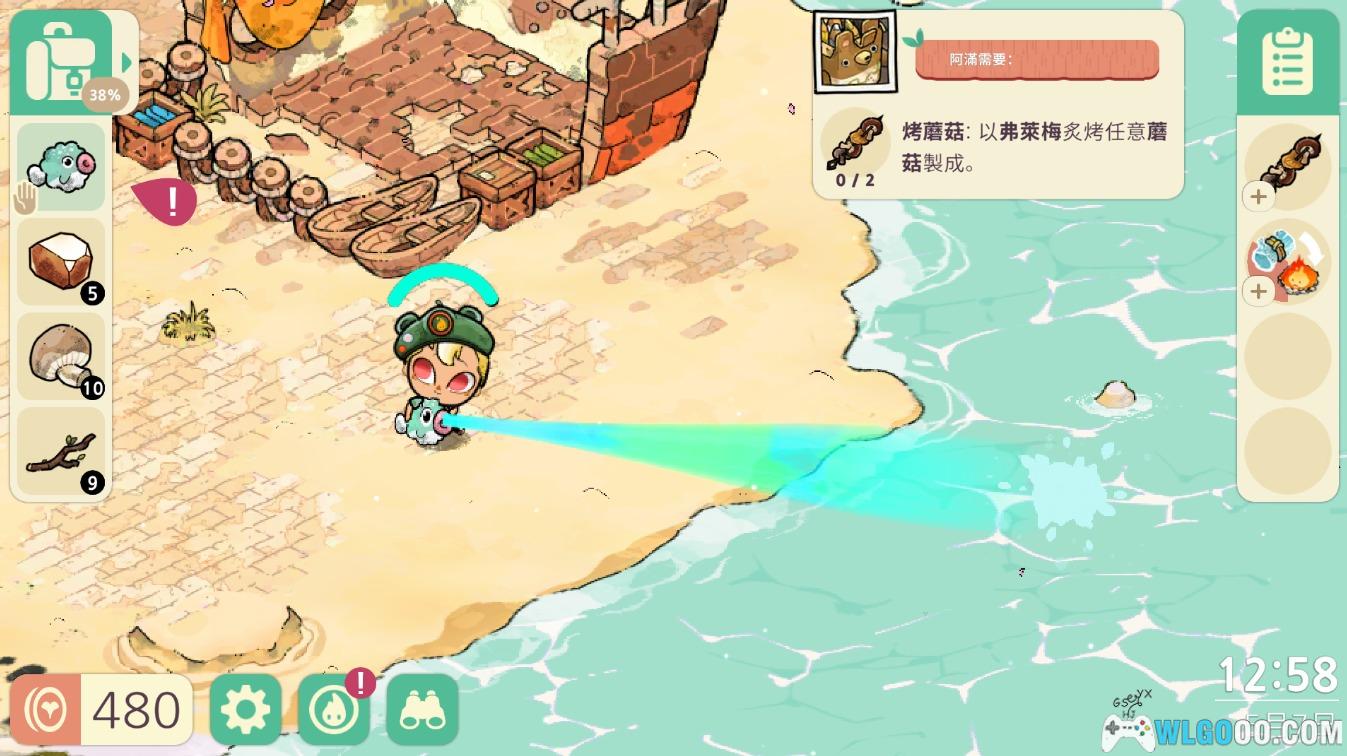Open the clipboard task list panel
The width and height of the screenshot is (1347, 756).
(1288, 60)
